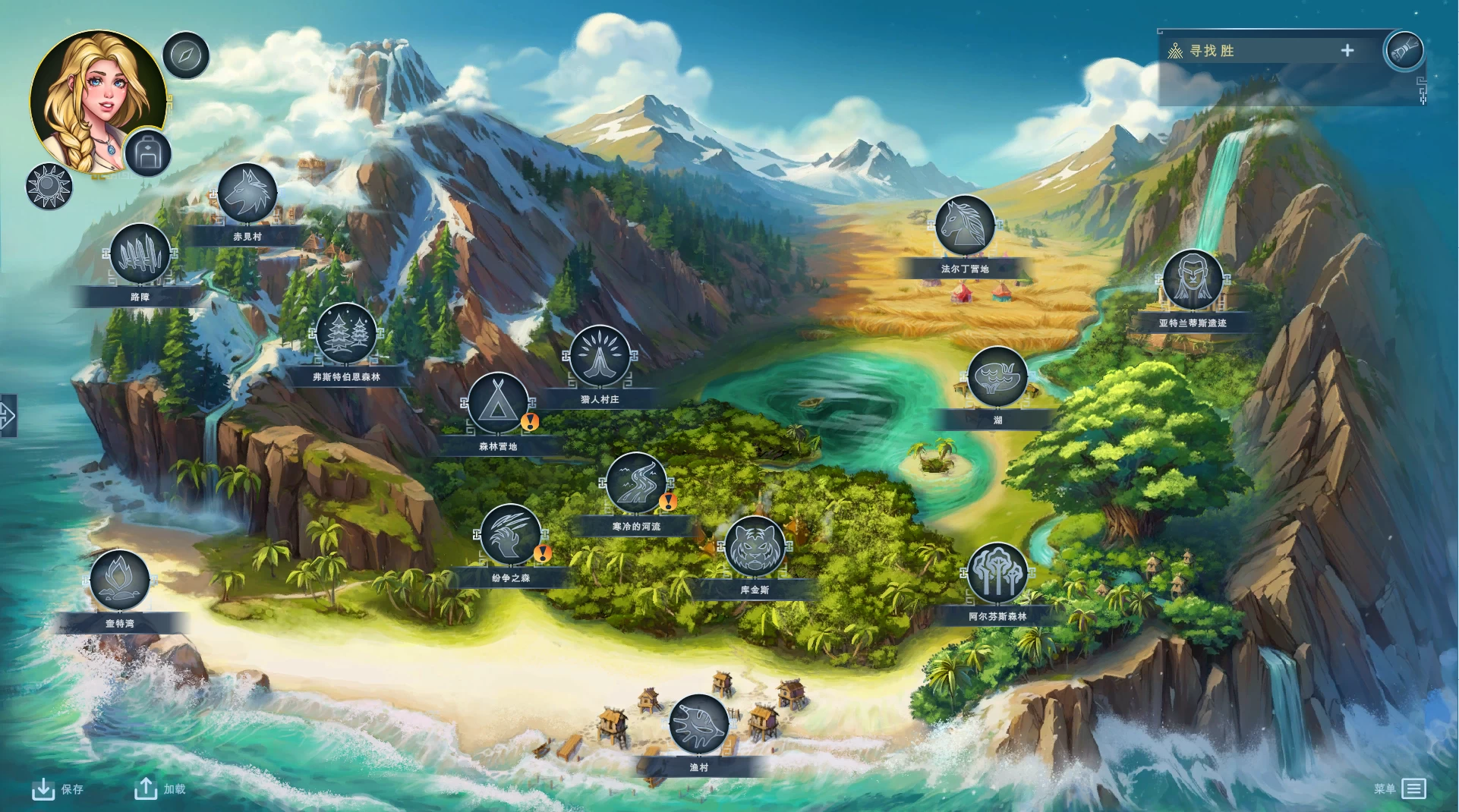The width and height of the screenshot is (1459, 812).
Task: Open the 菜单 menu button
Action: [1401, 789]
